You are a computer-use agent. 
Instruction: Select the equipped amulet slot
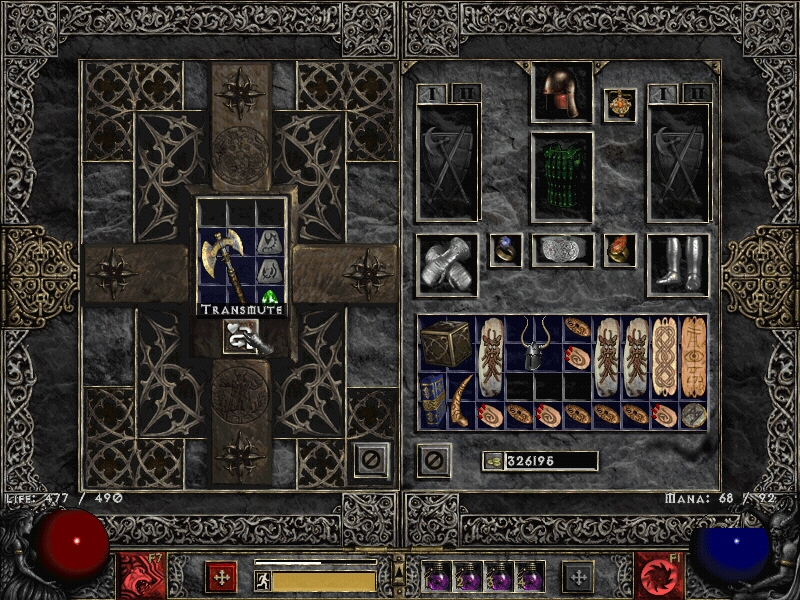click(620, 105)
